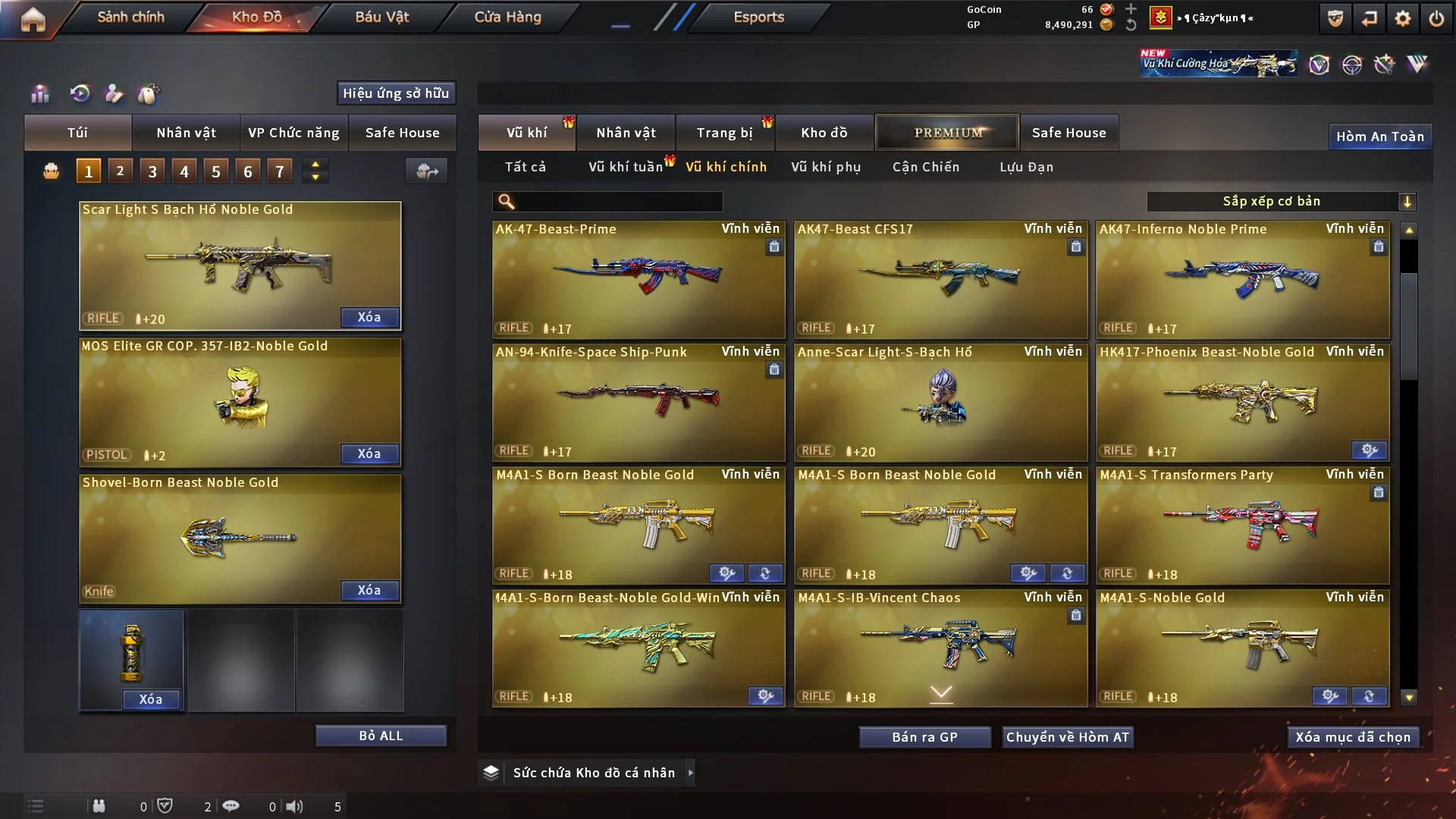Go to the Báu Vật menu
Viewport: 1456px width, 819px height.
(381, 17)
